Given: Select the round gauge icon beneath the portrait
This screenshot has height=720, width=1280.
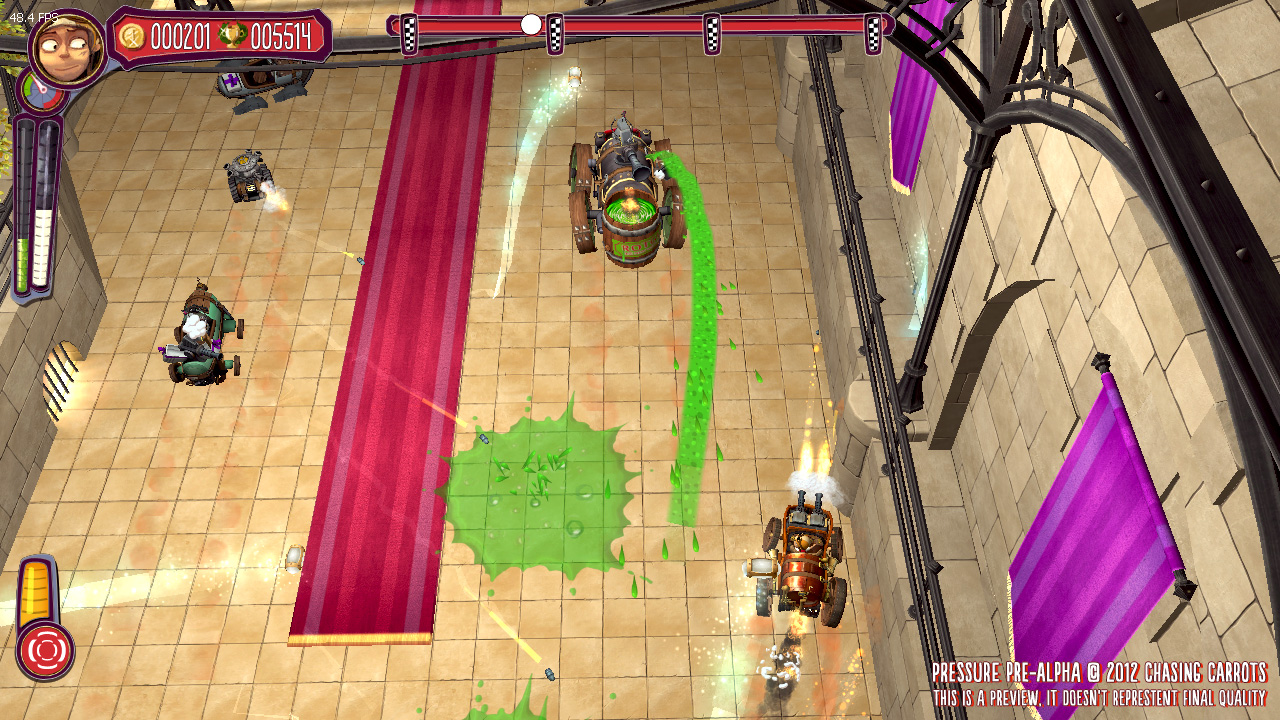Looking at the screenshot, I should pos(40,92).
